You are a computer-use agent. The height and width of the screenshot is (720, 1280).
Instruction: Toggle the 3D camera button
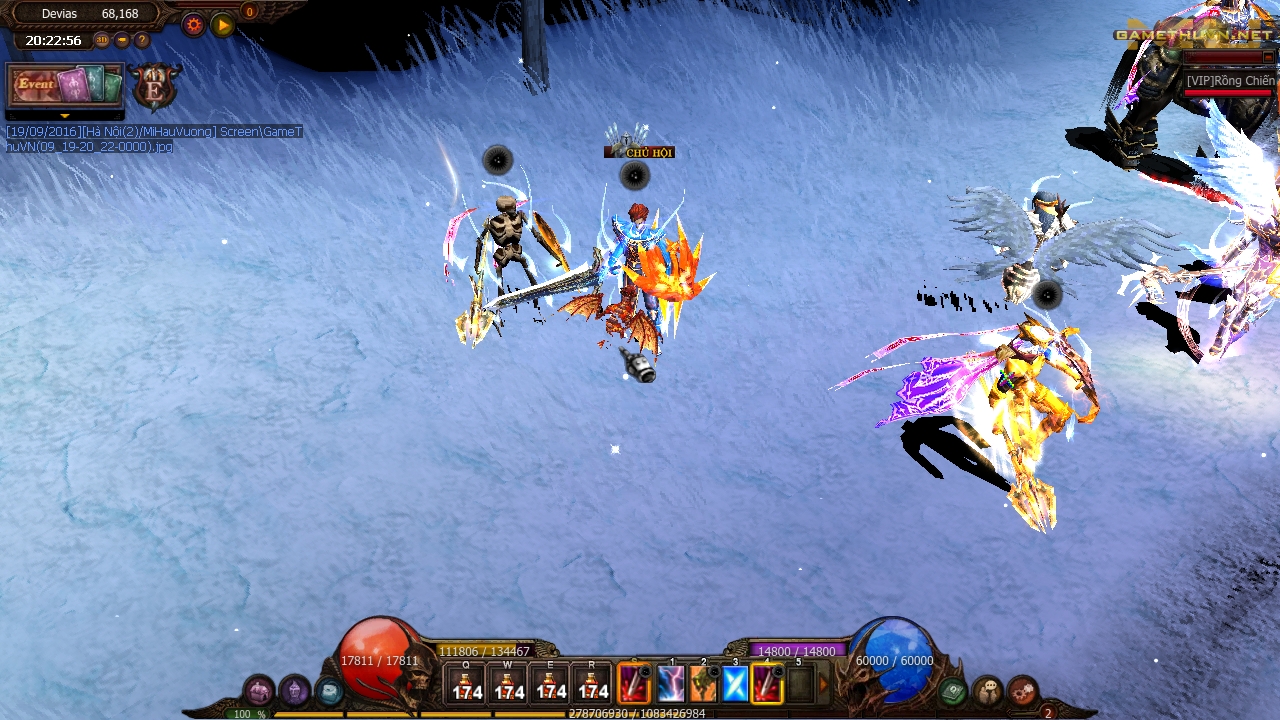(102, 40)
